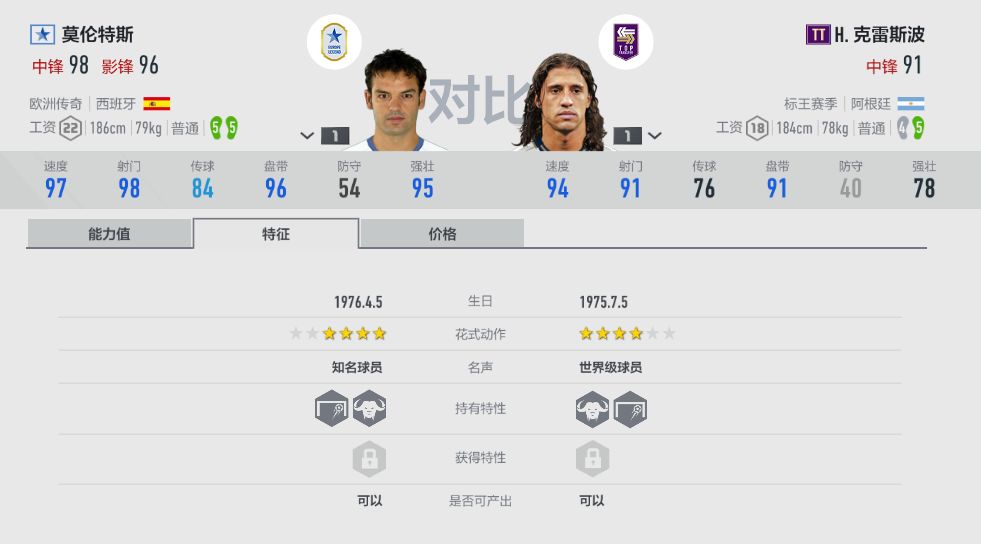
Task: Click Morientes' goal-net trait icon
Action: pos(332,409)
